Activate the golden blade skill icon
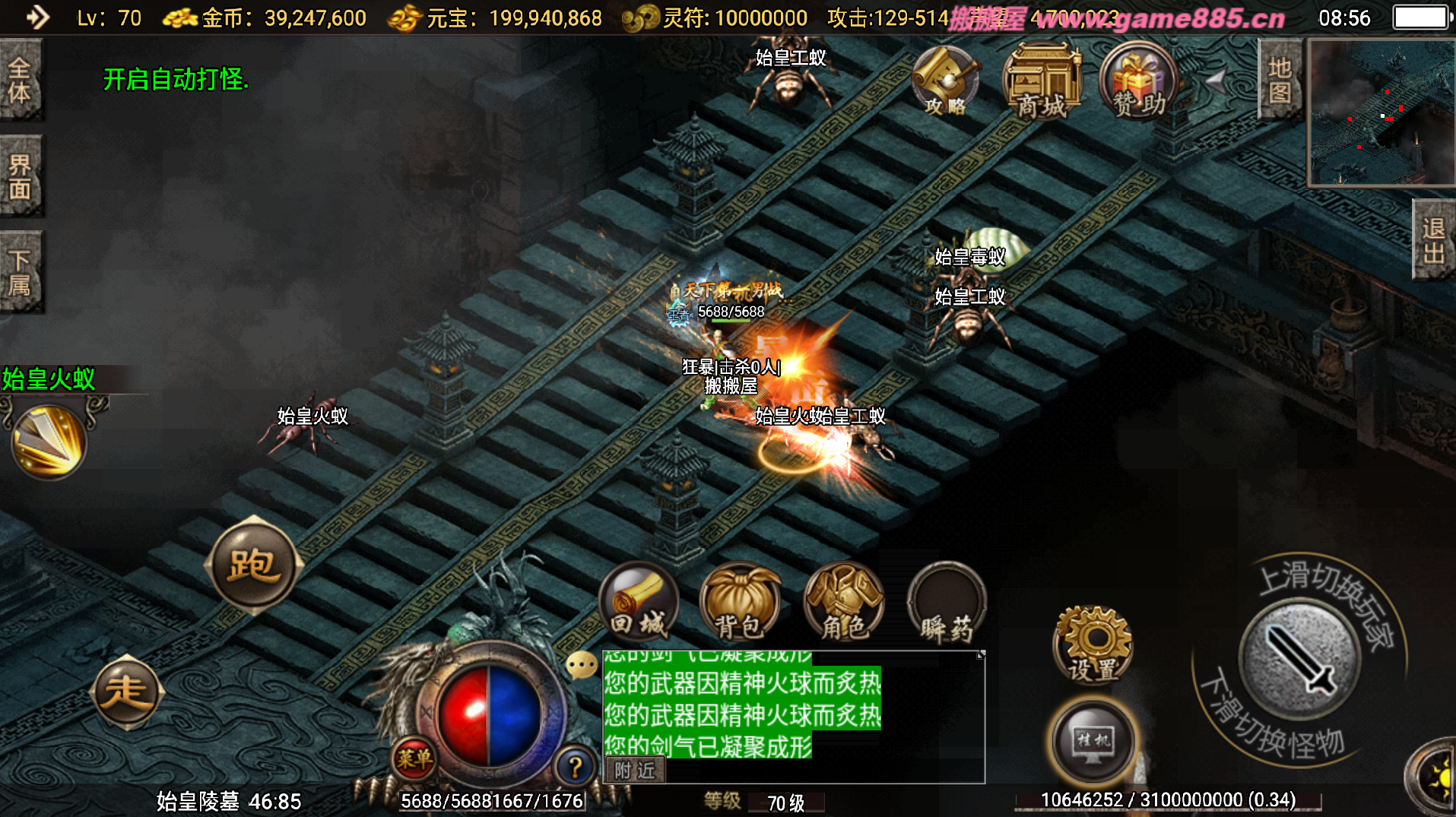The height and width of the screenshot is (817, 1456). 49,442
